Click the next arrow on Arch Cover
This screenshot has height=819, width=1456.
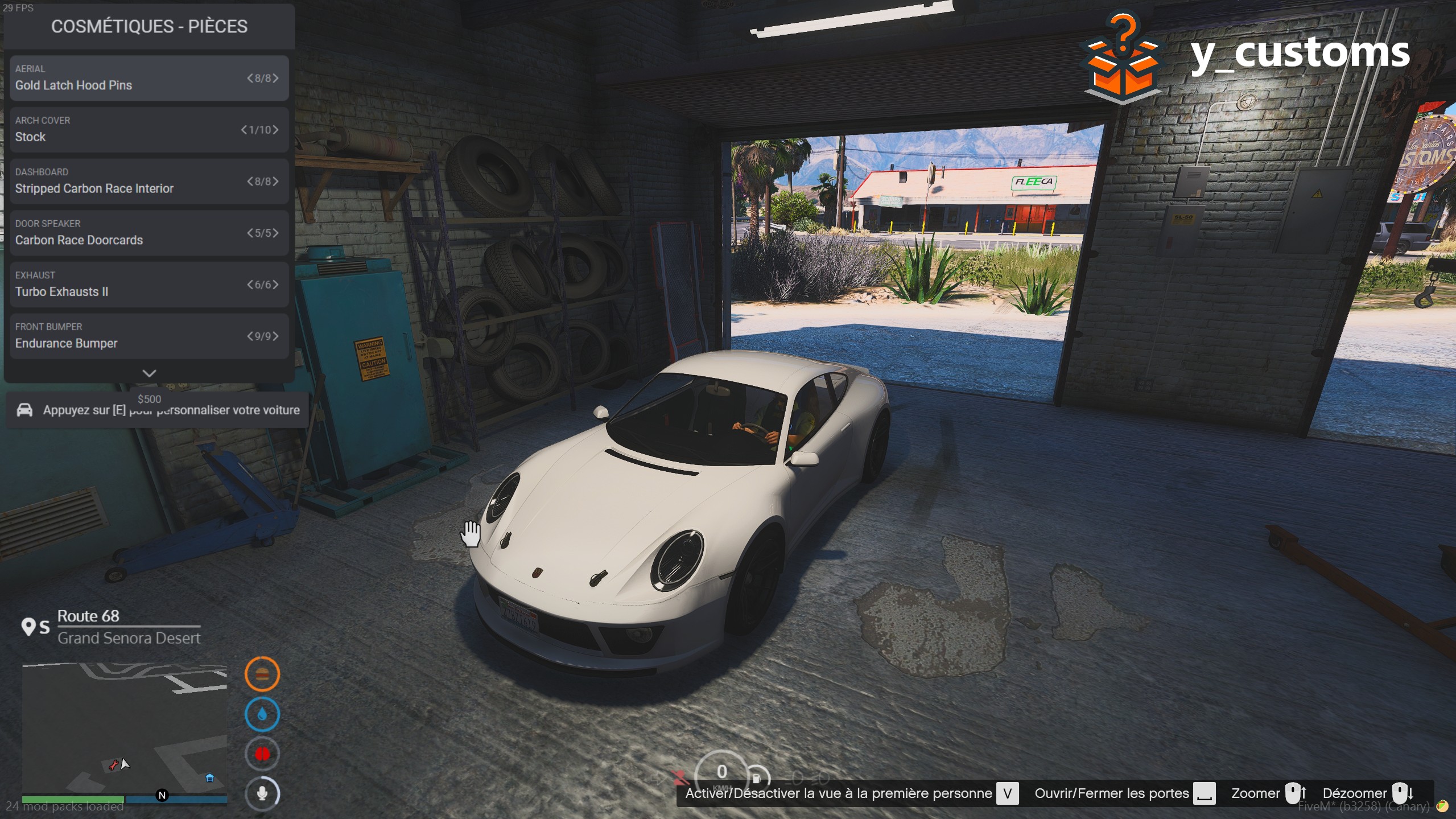[x=276, y=130]
